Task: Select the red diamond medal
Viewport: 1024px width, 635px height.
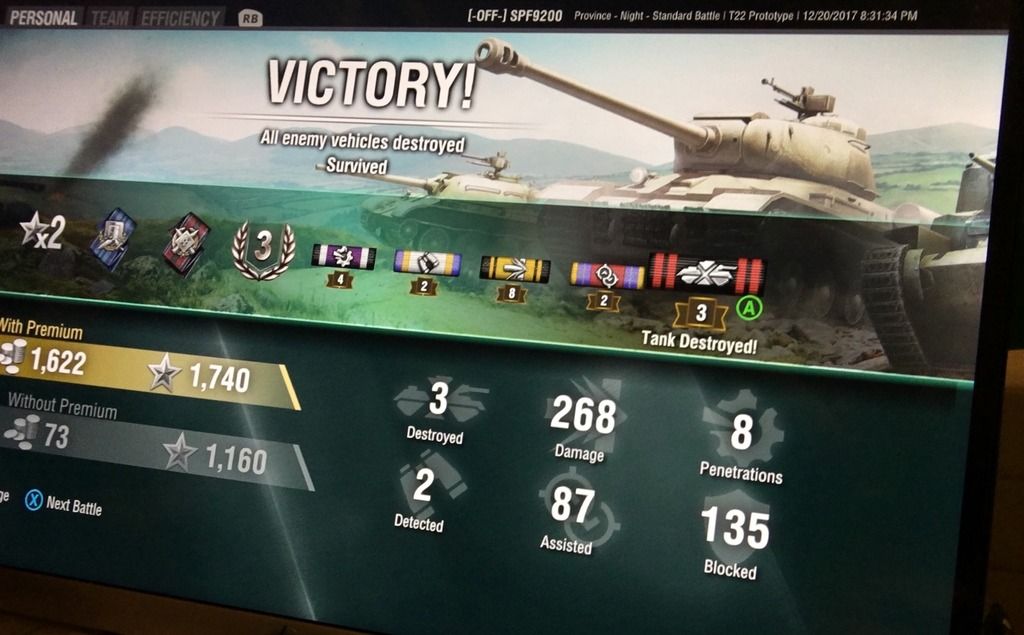Action: pyautogui.click(x=187, y=242)
